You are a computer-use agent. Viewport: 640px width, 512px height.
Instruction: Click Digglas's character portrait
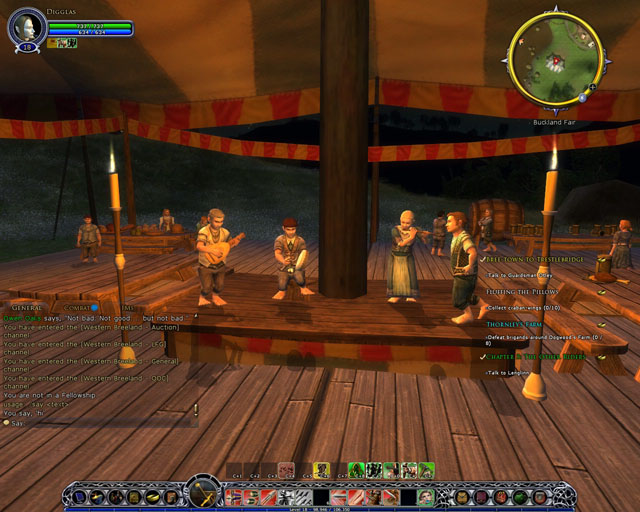(26, 27)
